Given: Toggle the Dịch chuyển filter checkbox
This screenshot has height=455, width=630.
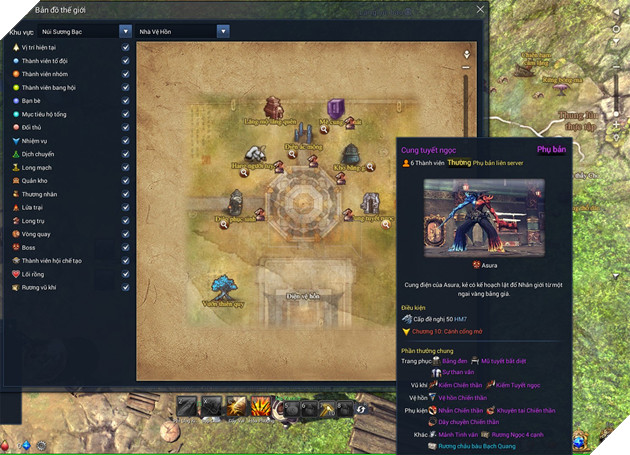Looking at the screenshot, I should pos(125,154).
